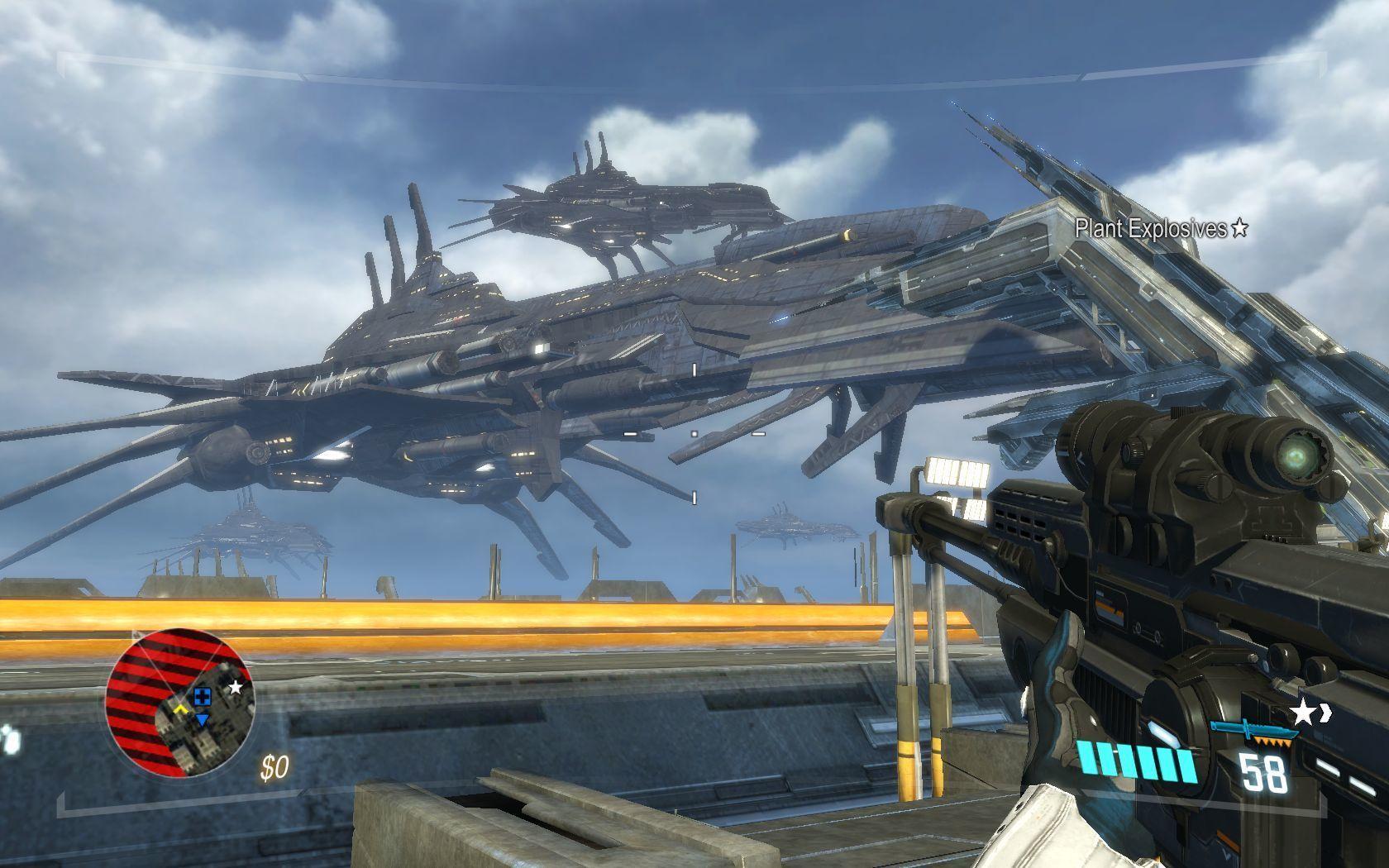1389x868 pixels.
Task: Select the white star objective on the minimap
Action: click(236, 688)
